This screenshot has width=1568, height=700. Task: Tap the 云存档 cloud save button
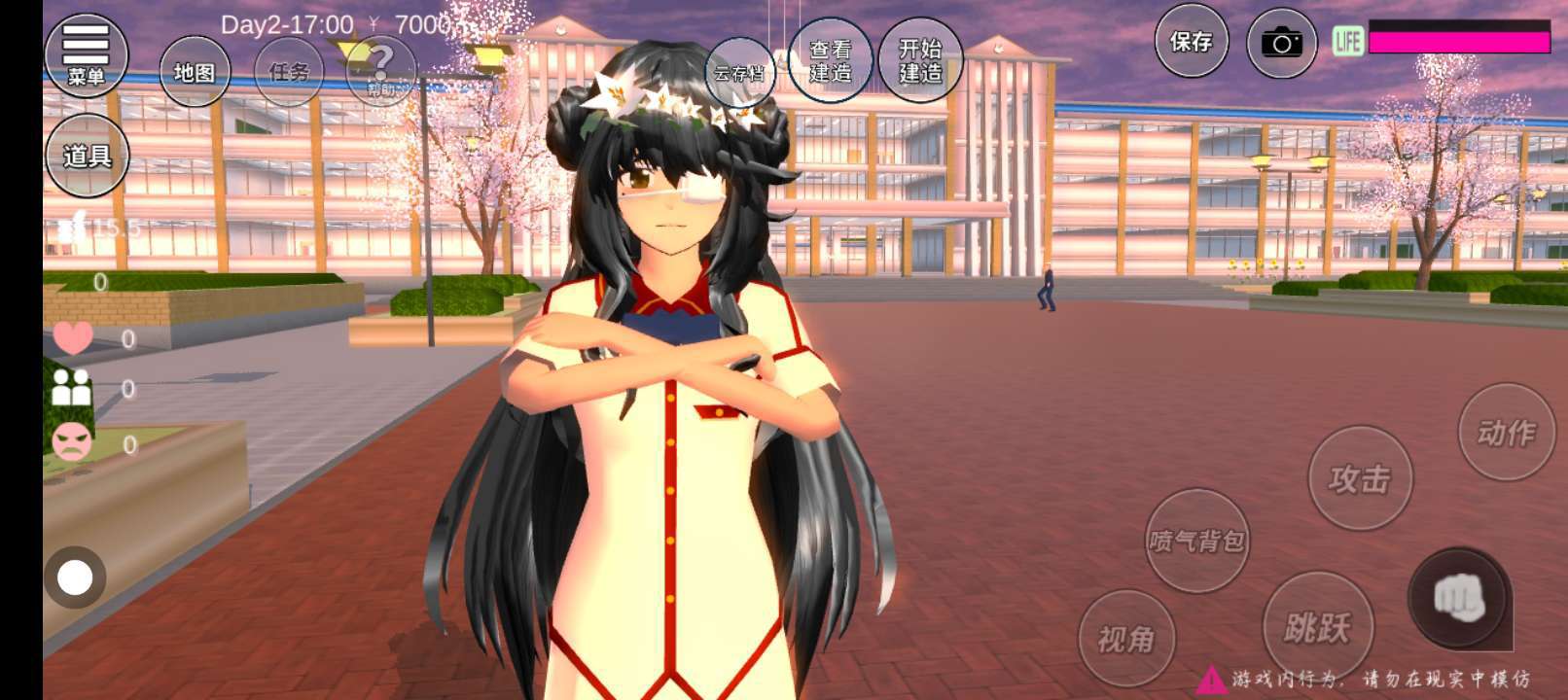click(739, 73)
